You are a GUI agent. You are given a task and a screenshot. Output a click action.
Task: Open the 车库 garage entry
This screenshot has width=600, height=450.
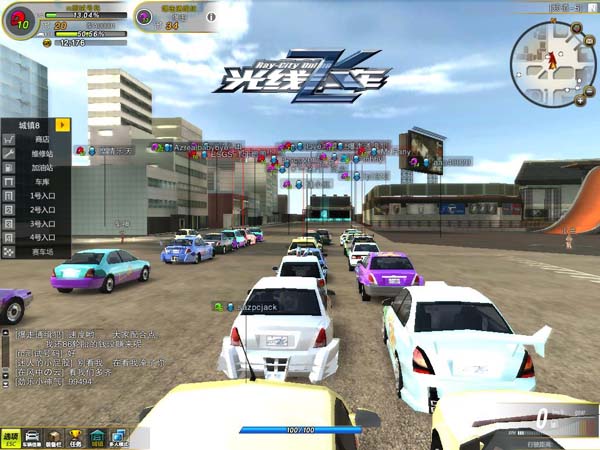[x=41, y=182]
